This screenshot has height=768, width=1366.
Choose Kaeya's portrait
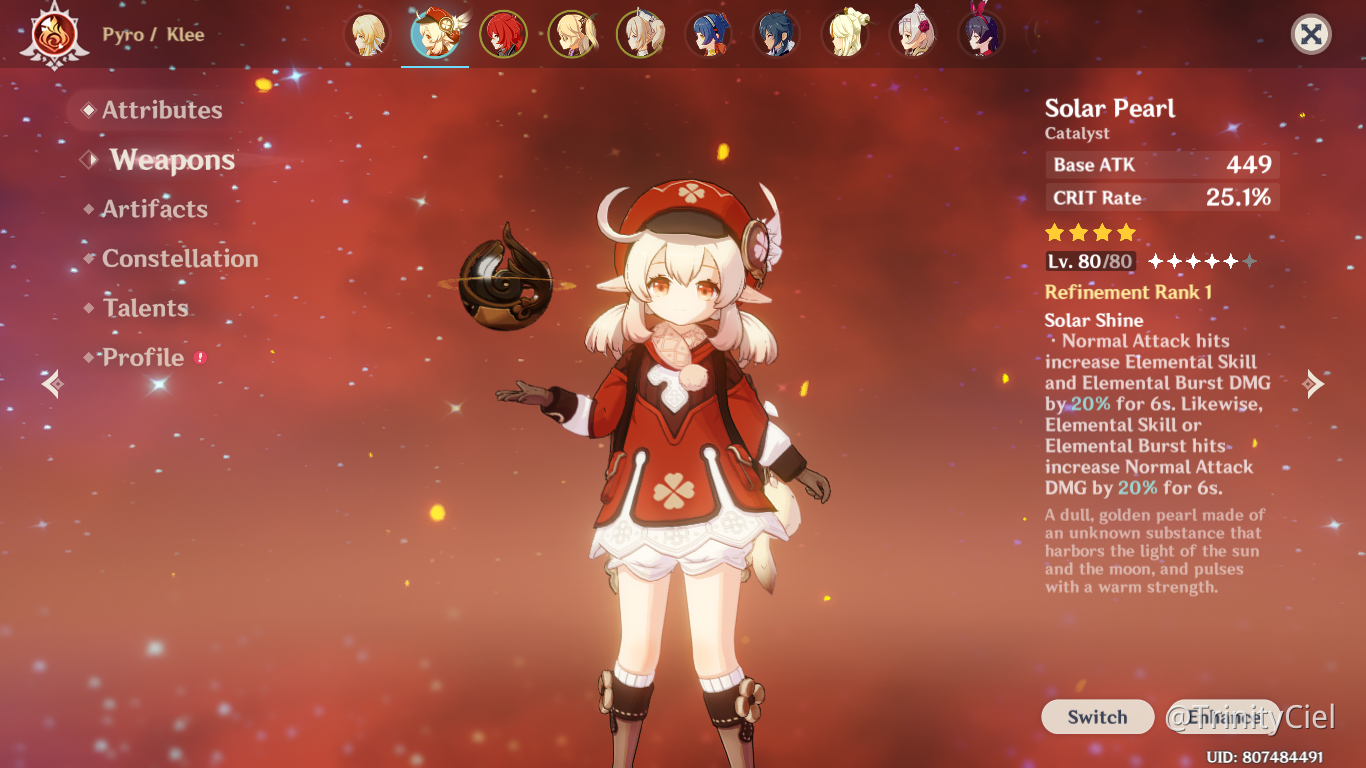click(x=776, y=34)
